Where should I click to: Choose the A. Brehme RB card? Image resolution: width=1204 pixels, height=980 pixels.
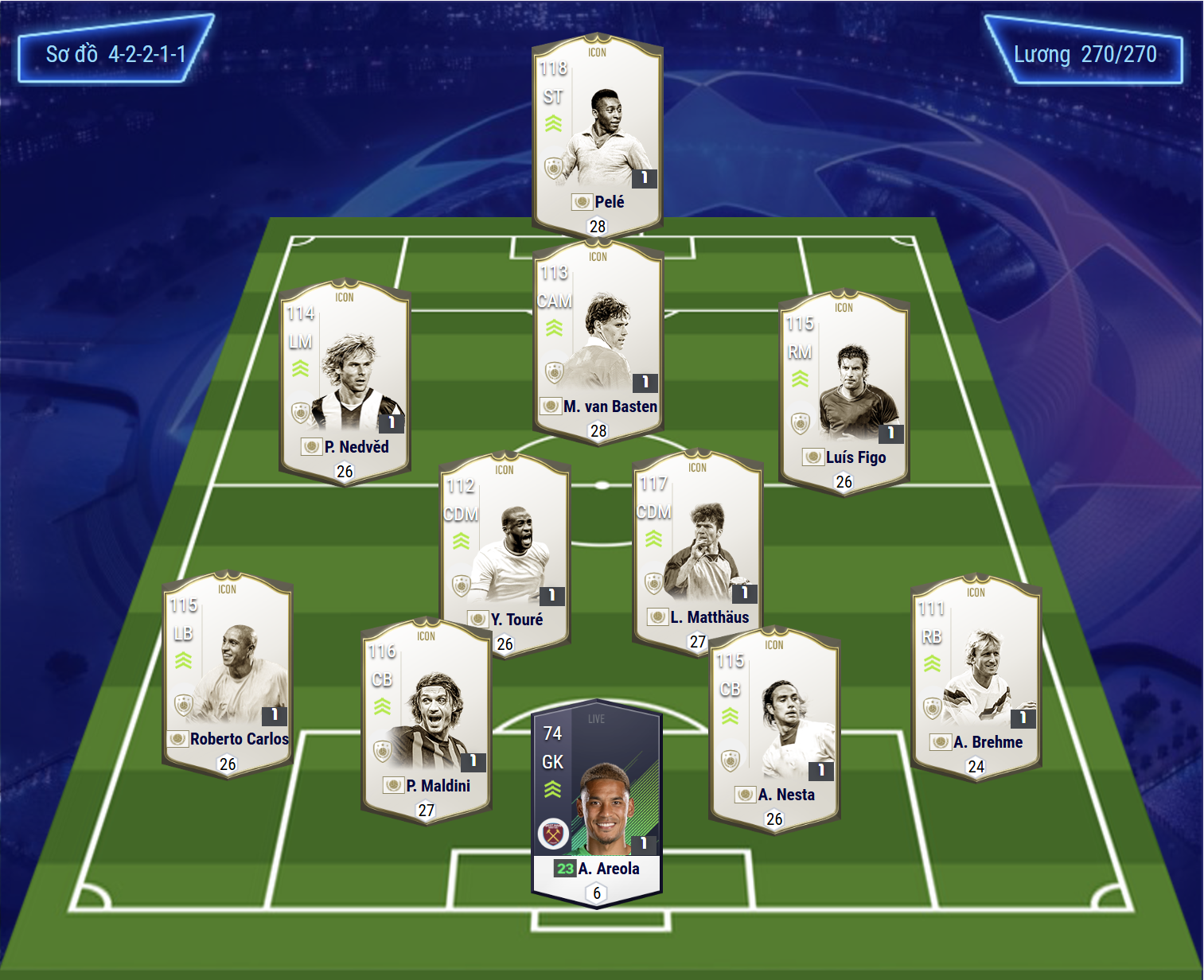(x=976, y=676)
